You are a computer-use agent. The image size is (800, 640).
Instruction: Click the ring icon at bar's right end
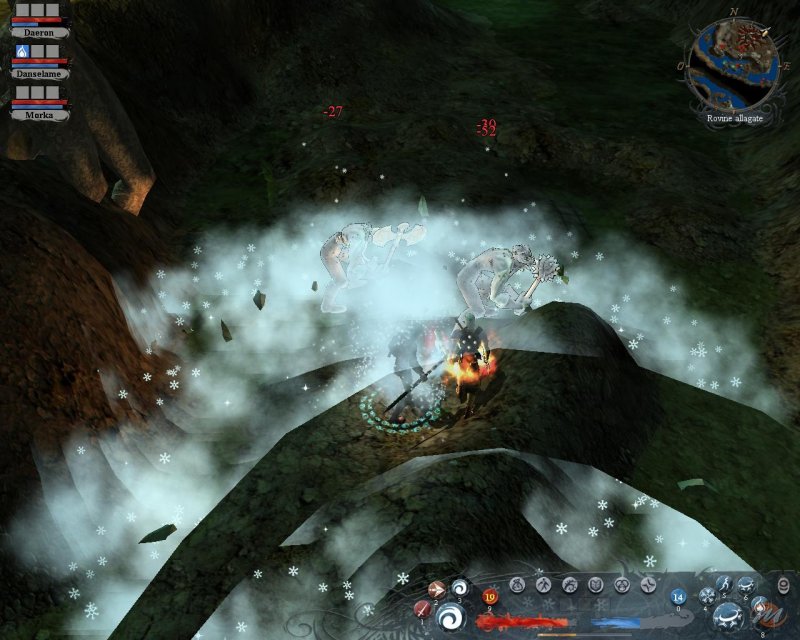pyautogui.click(x=783, y=586)
